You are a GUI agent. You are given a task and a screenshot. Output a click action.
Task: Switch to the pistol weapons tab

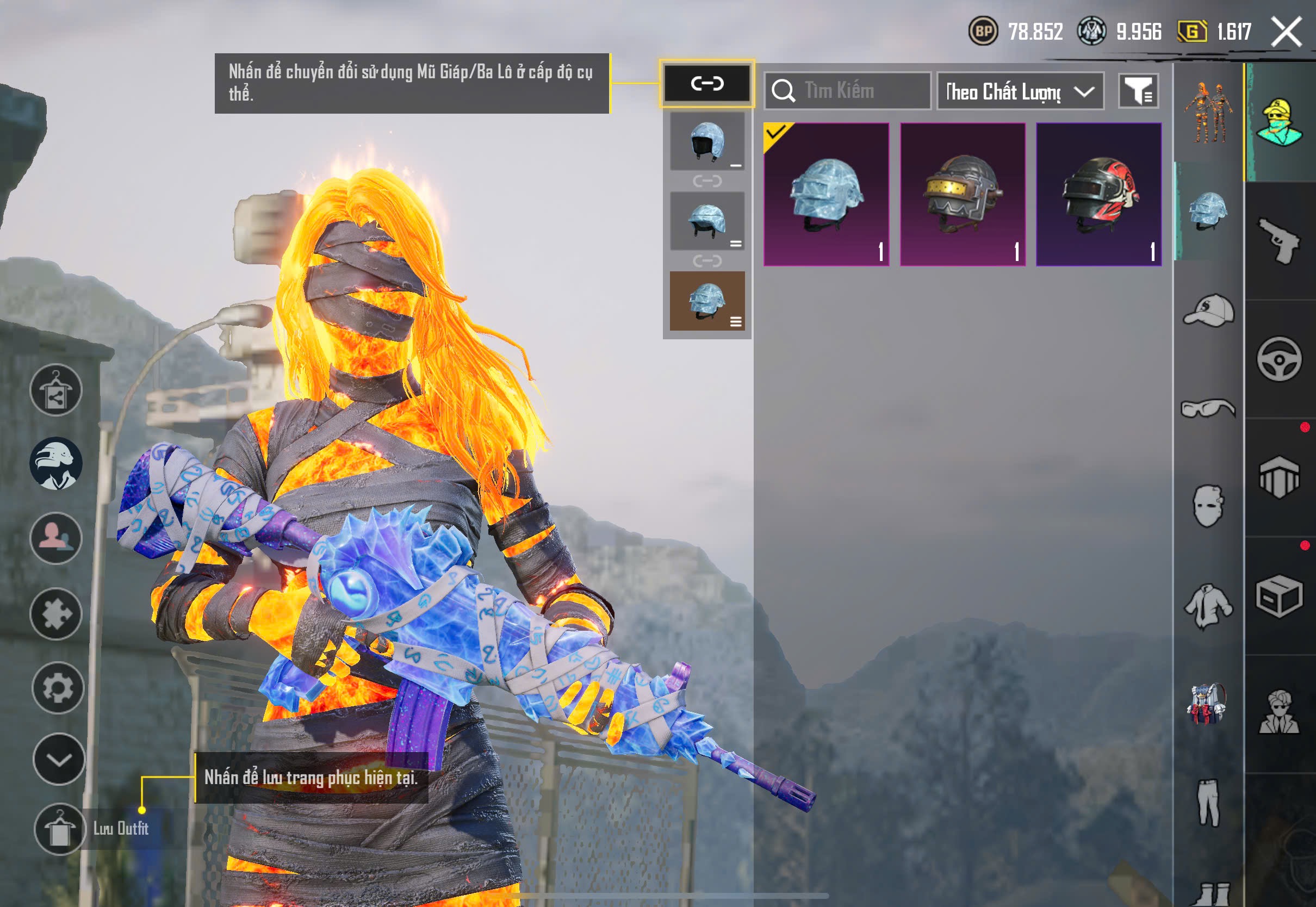(1279, 241)
